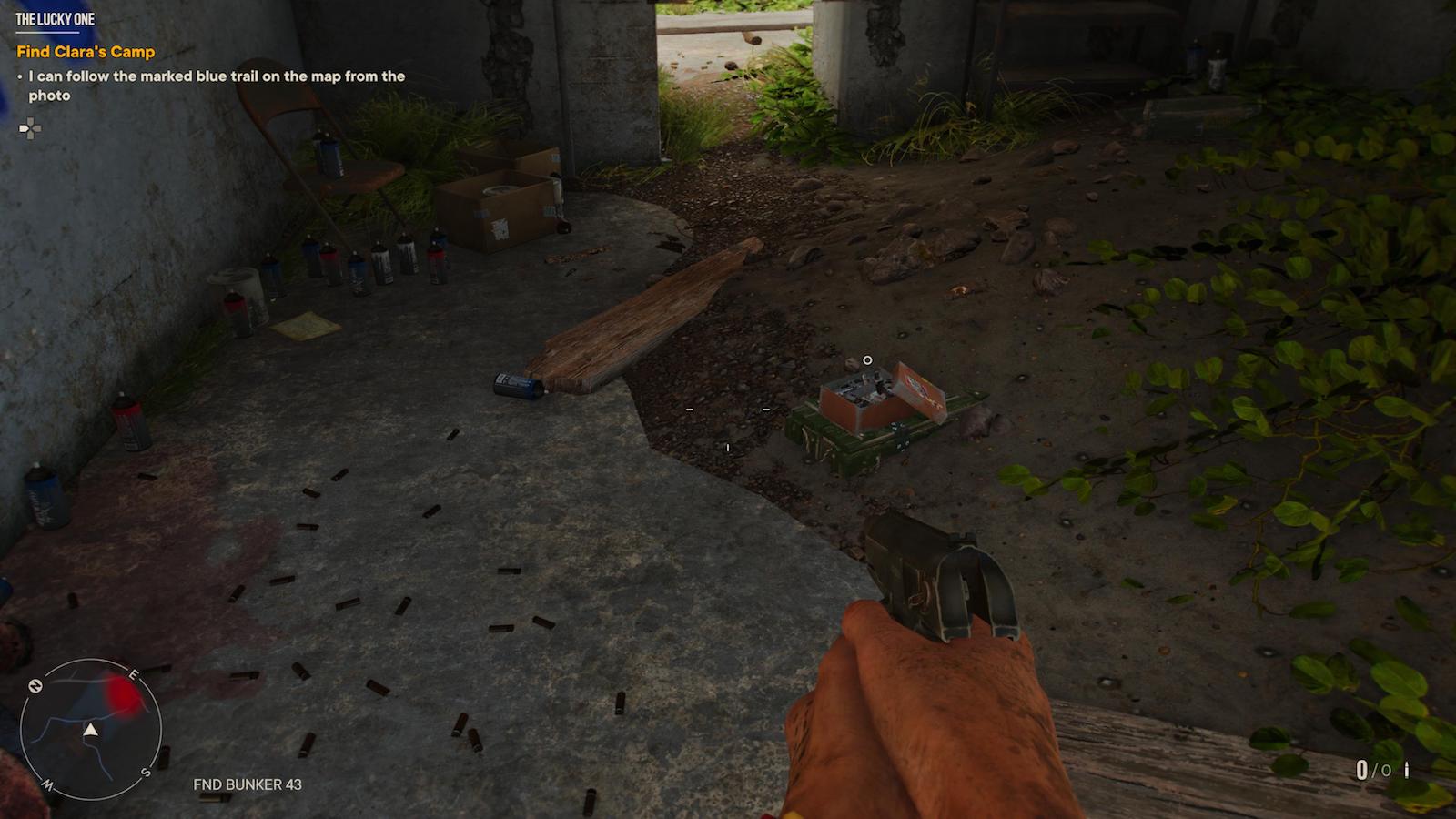
Task: Click the crosshair dot at screen center
Action: point(728,409)
